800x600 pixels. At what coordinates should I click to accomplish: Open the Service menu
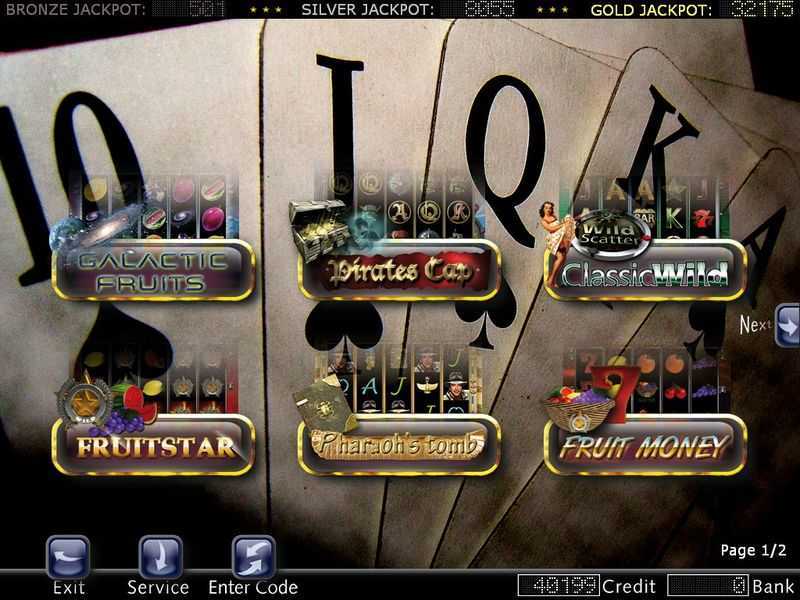coord(160,557)
